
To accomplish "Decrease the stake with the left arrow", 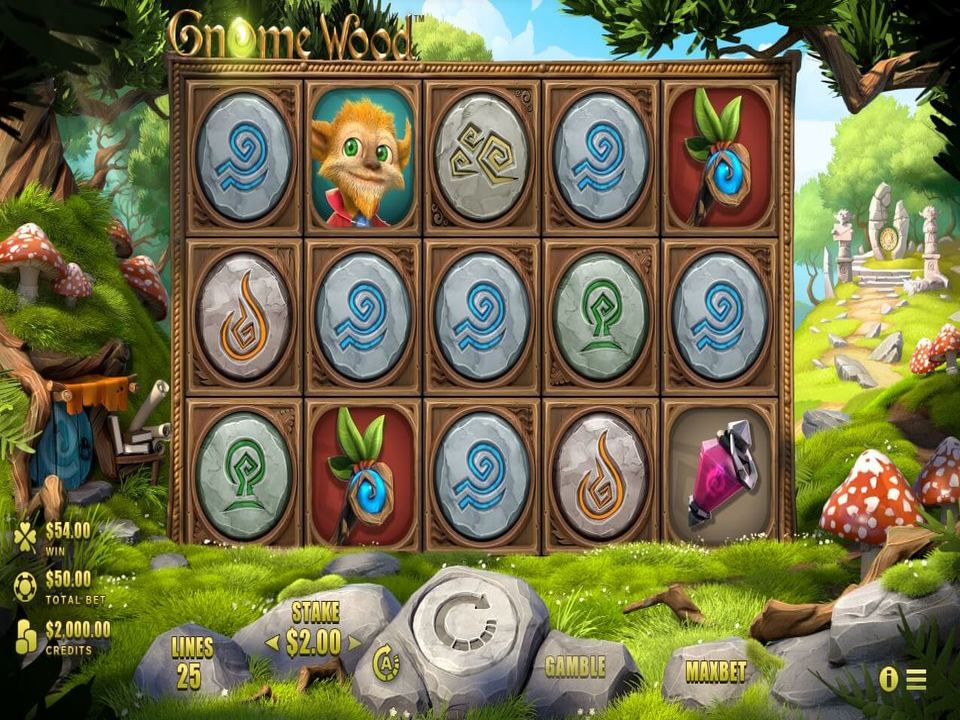I will pyautogui.click(x=272, y=643).
